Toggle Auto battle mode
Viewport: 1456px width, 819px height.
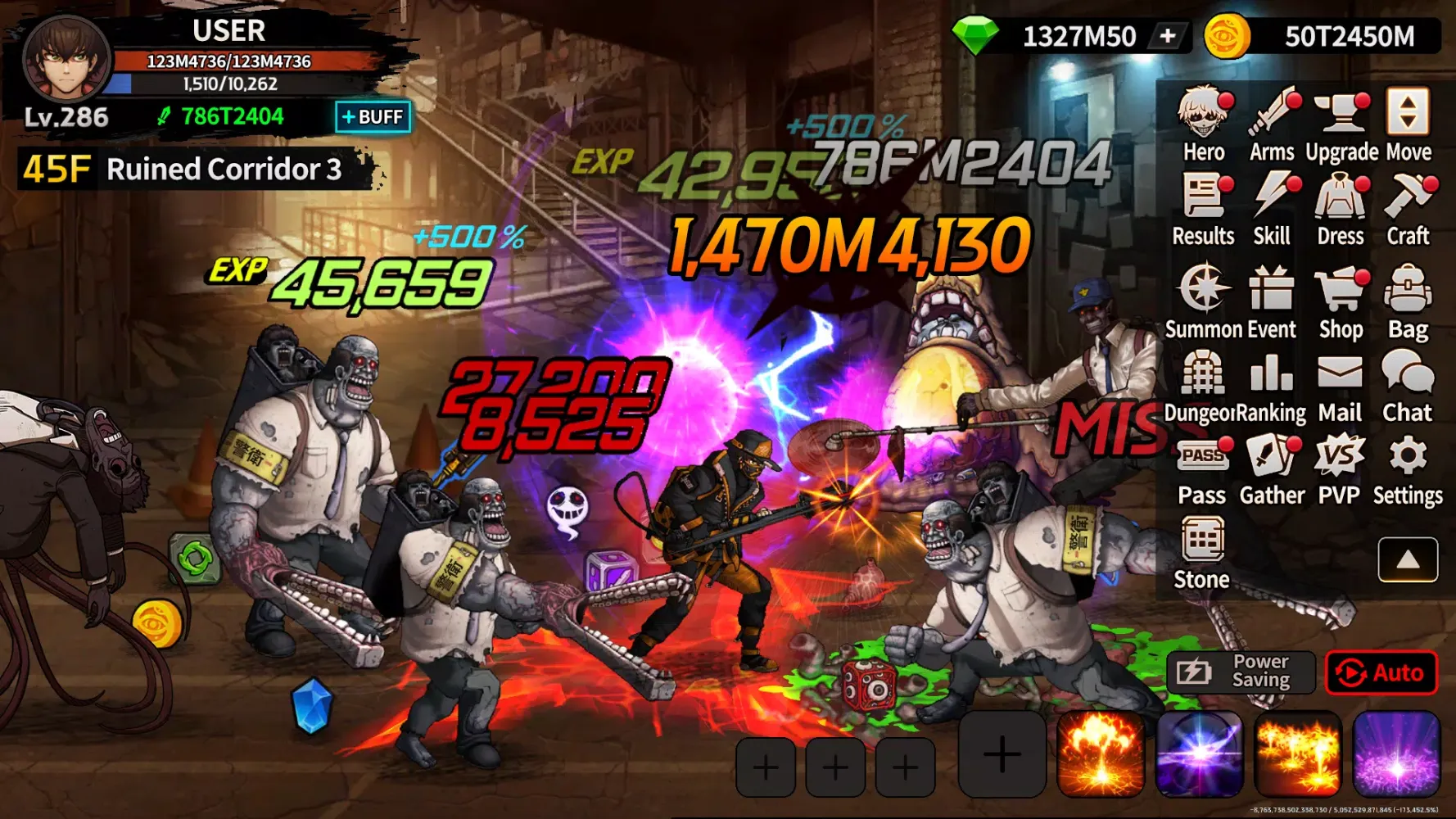point(1381,673)
